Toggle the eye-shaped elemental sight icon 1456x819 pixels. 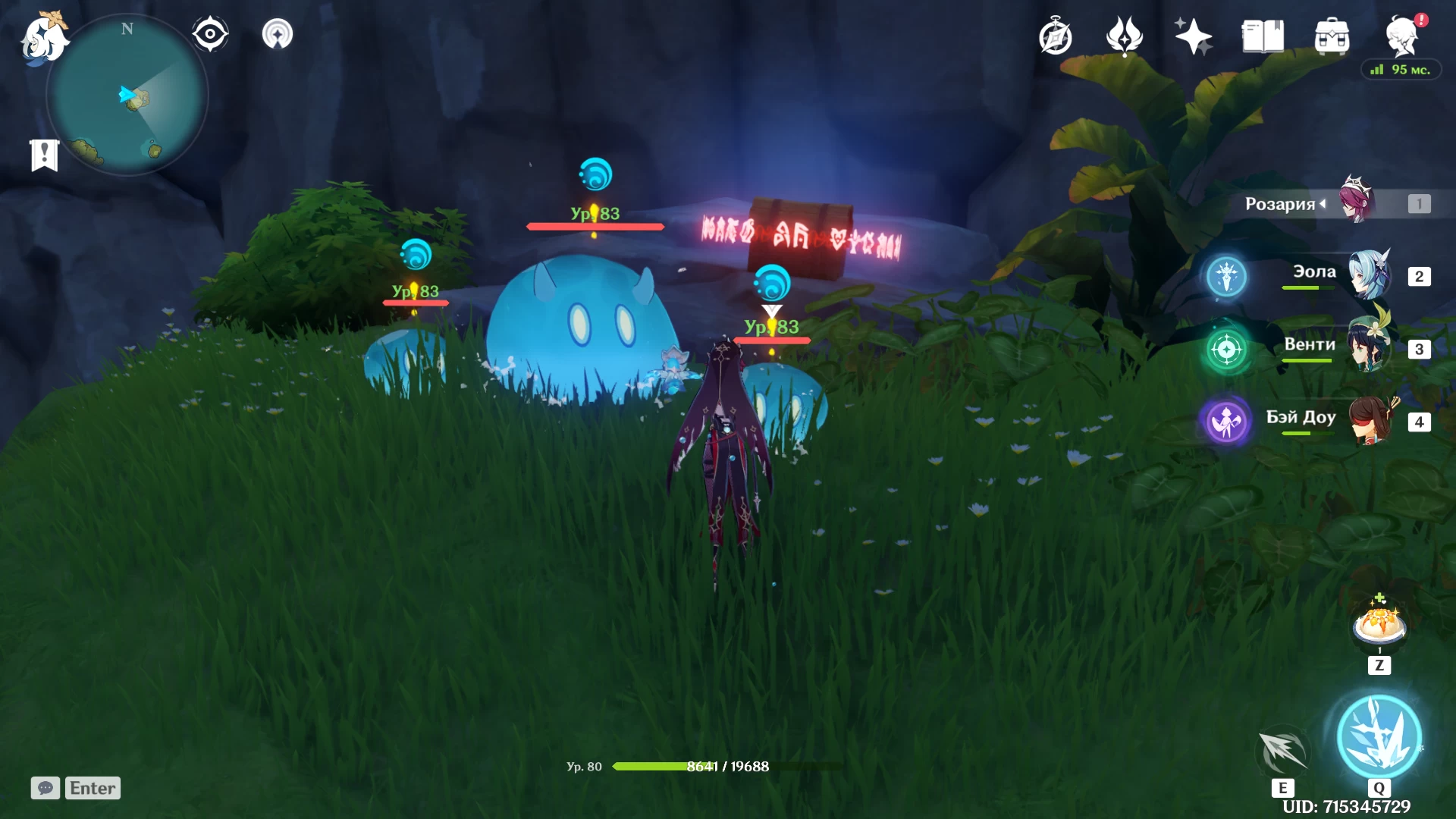click(210, 34)
